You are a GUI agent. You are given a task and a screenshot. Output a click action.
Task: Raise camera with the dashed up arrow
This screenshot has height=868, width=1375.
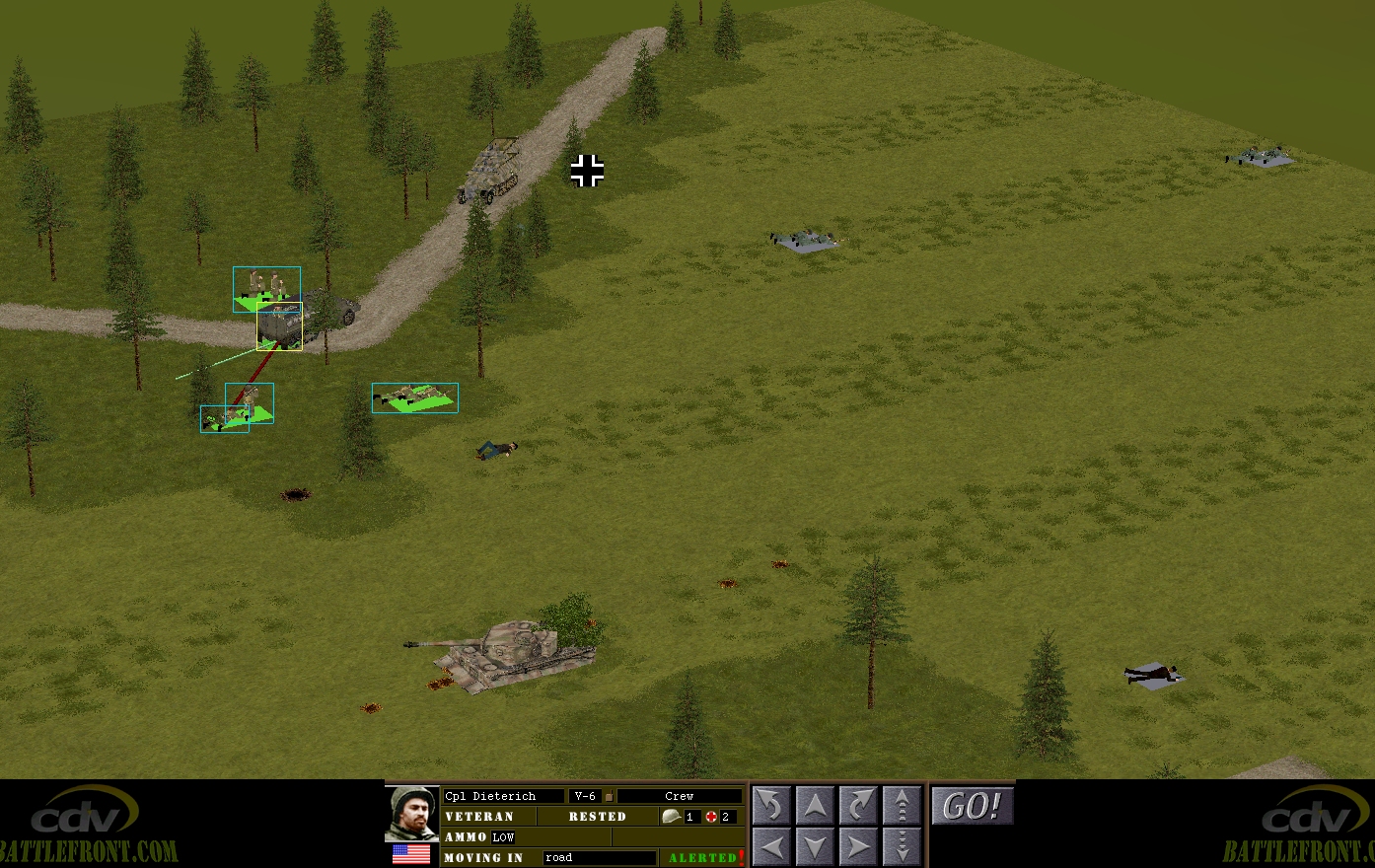[x=902, y=806]
